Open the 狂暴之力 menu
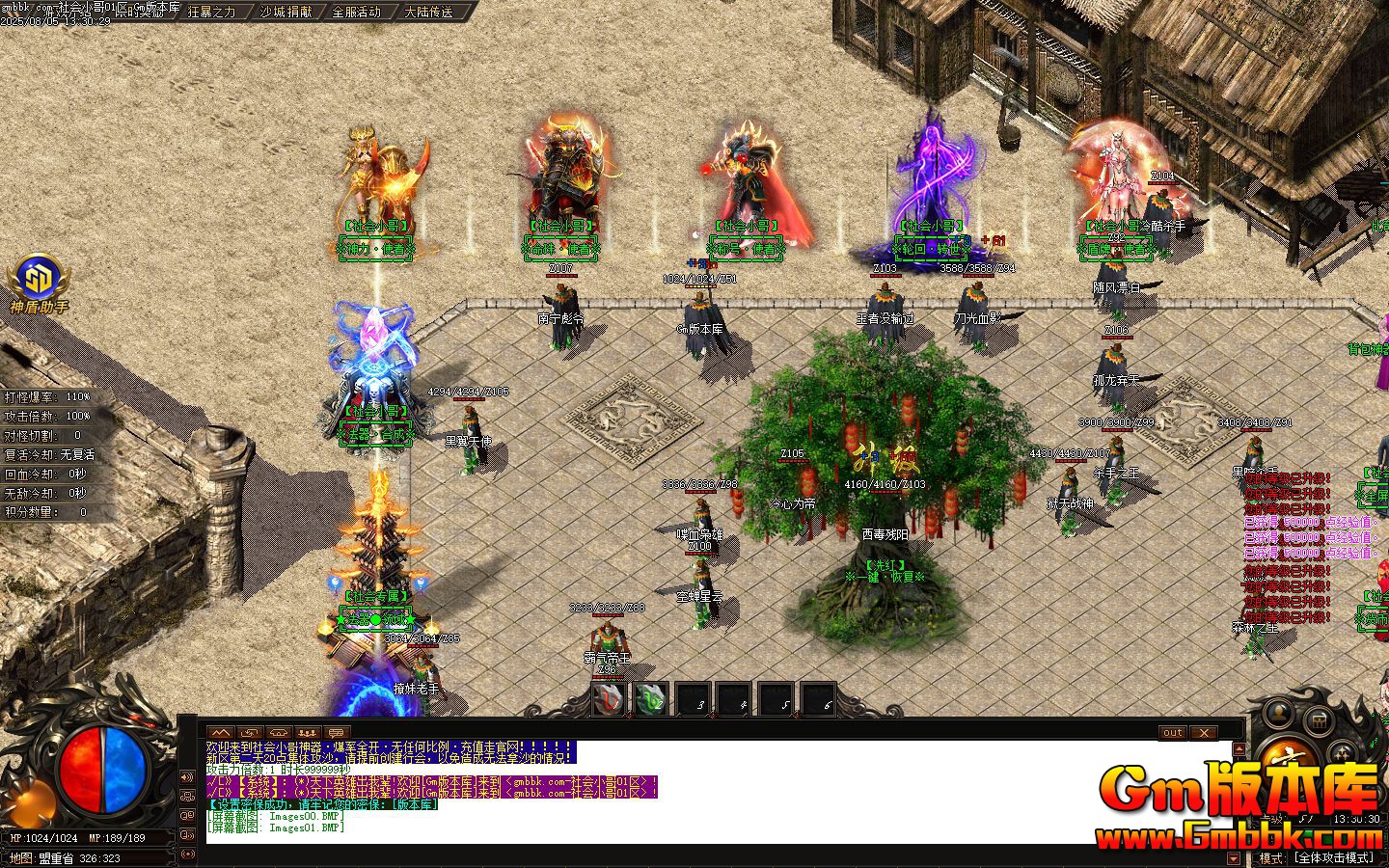Screen dimensions: 1389x868 (211, 12)
